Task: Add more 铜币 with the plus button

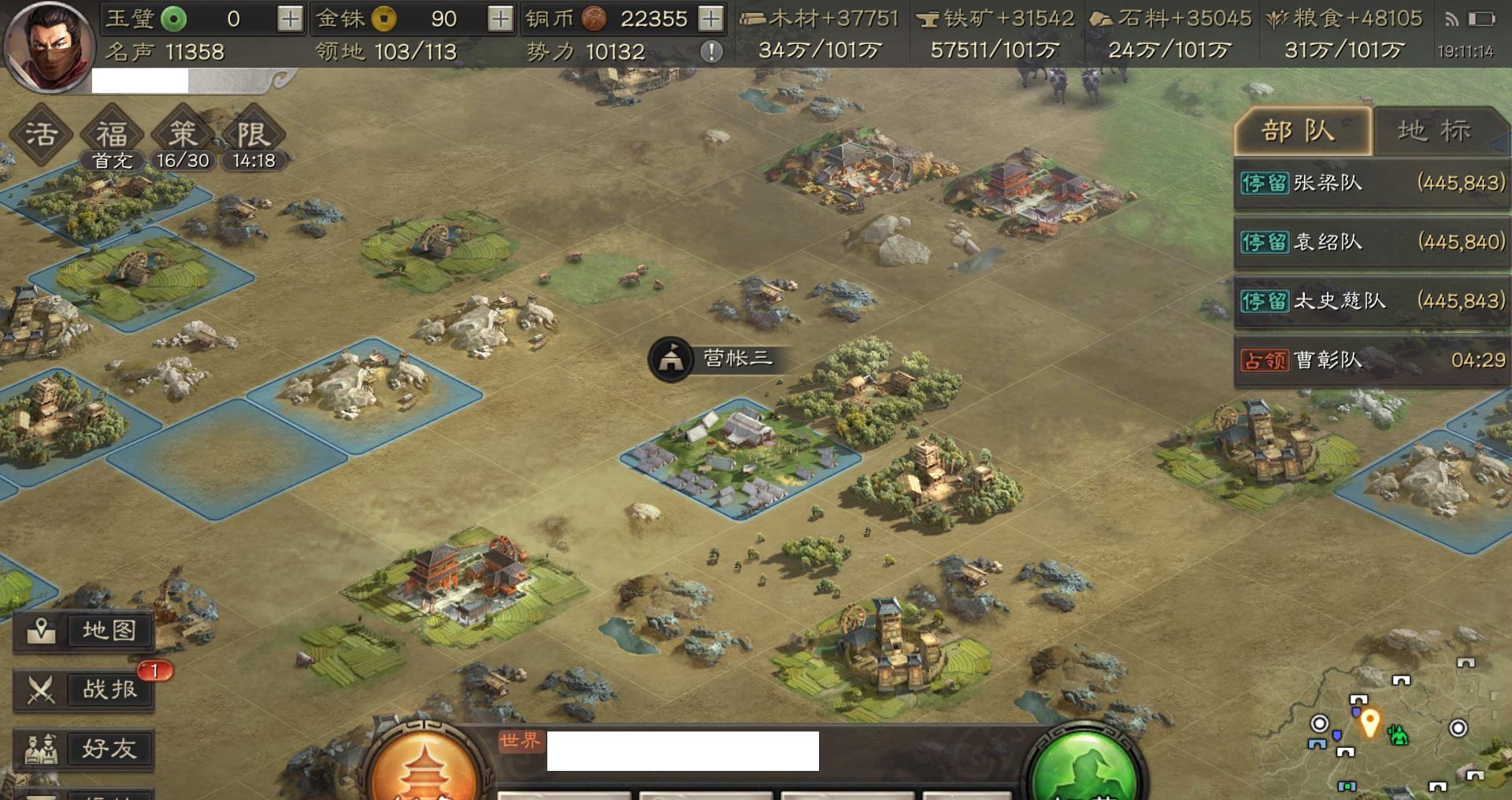Action: click(x=710, y=19)
